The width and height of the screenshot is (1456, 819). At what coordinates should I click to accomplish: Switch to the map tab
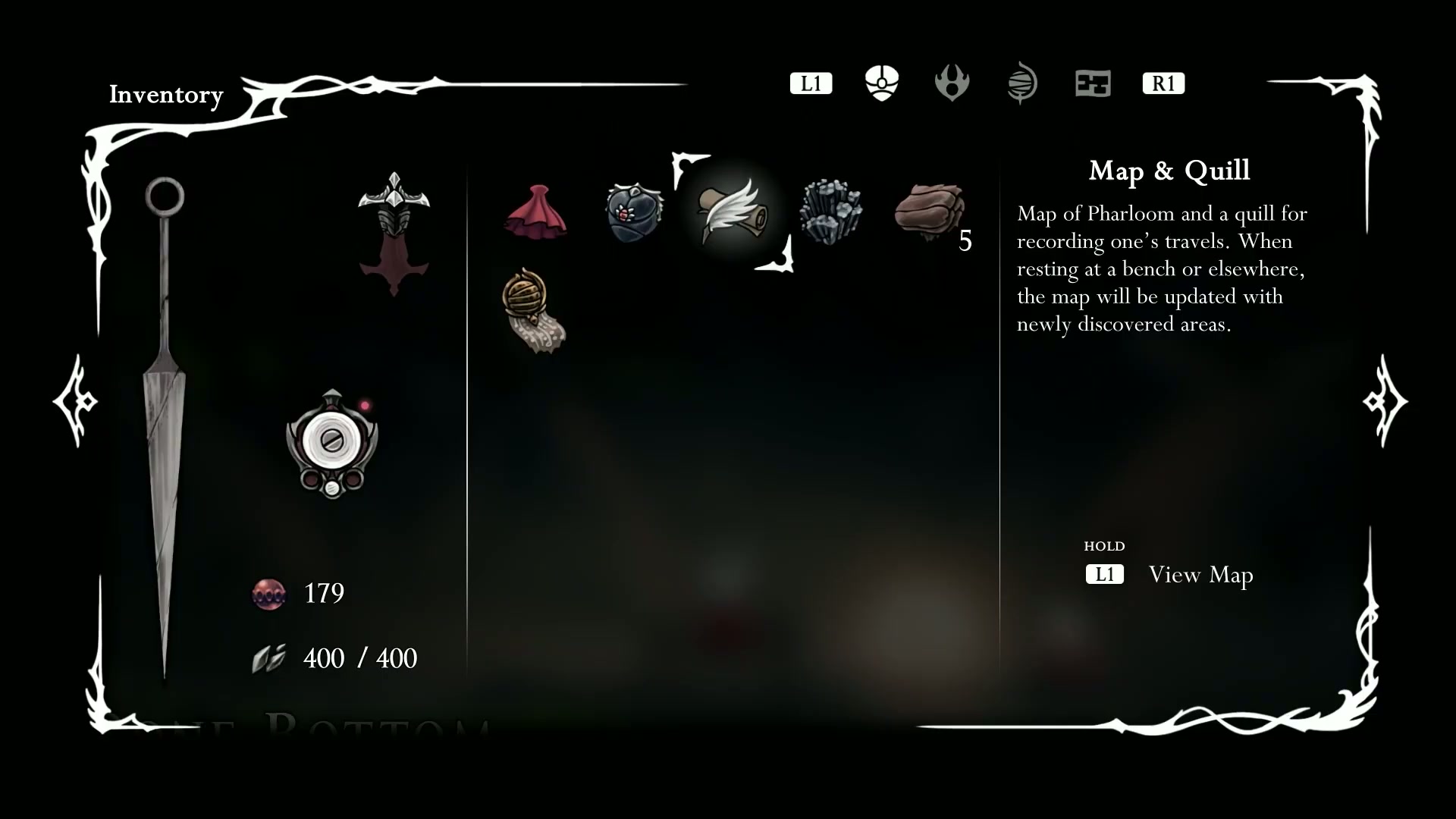point(1093,83)
